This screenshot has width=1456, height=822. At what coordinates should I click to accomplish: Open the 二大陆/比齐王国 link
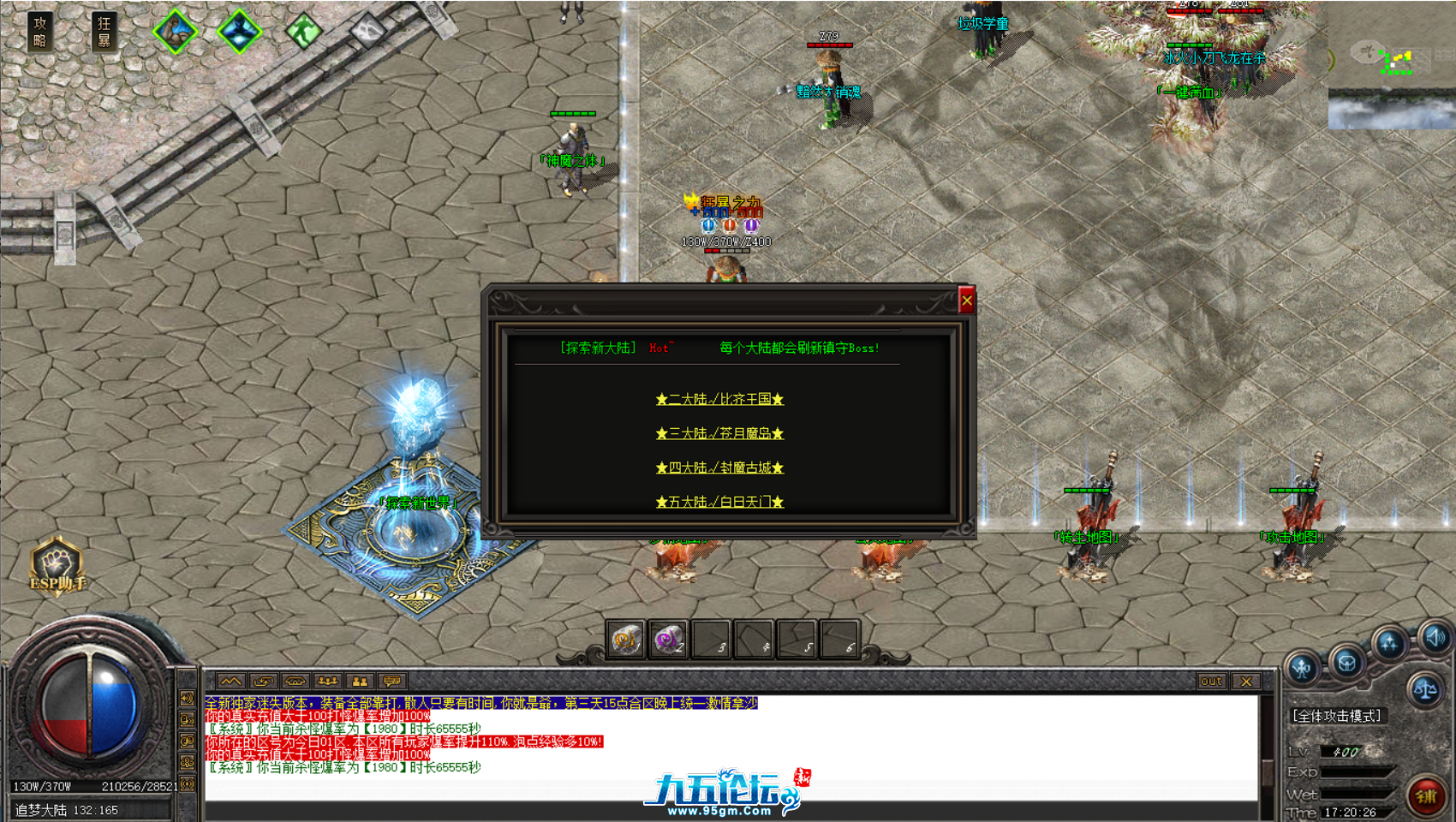click(720, 400)
